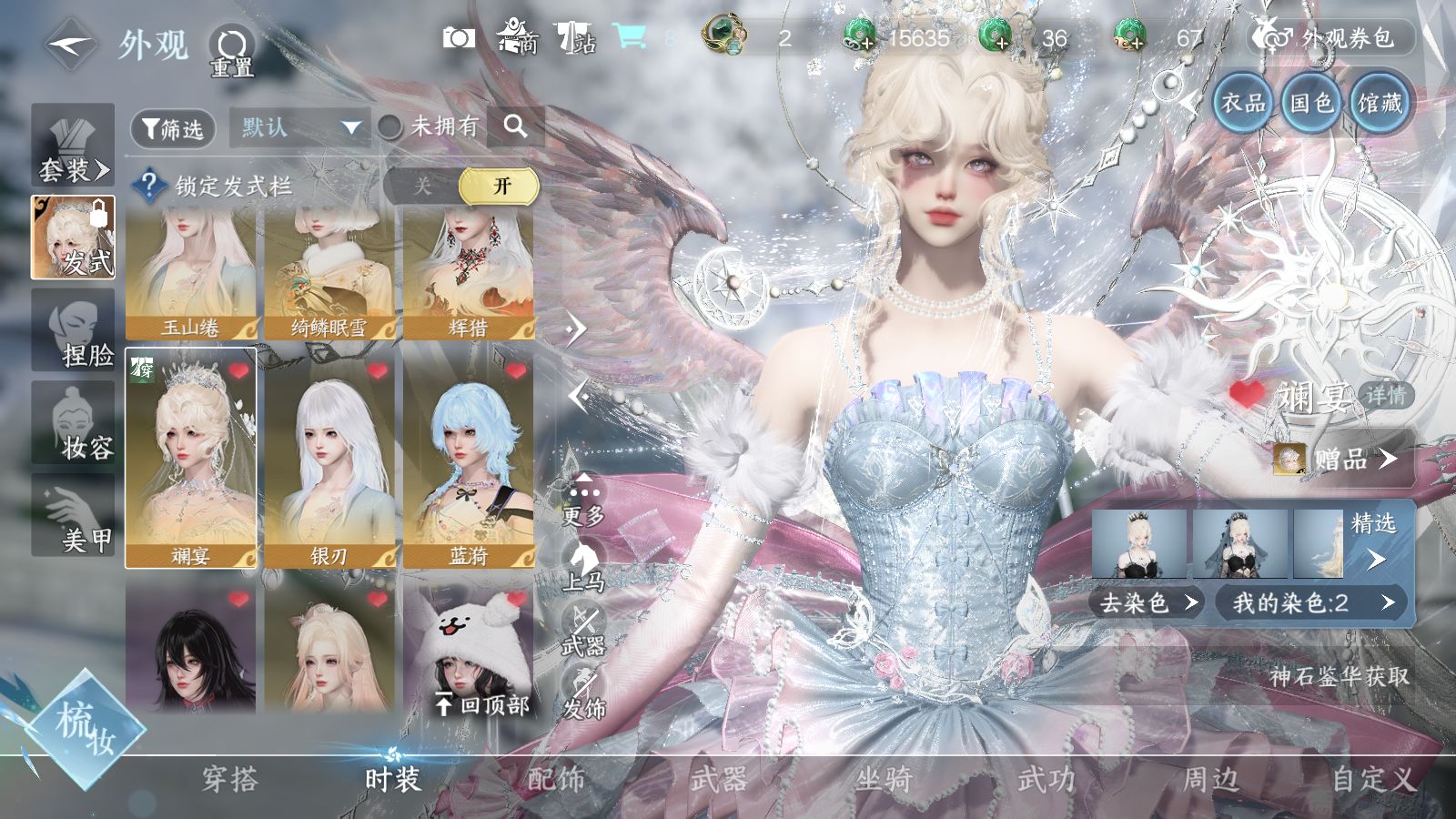Go back with the arrow button

click(x=71, y=44)
